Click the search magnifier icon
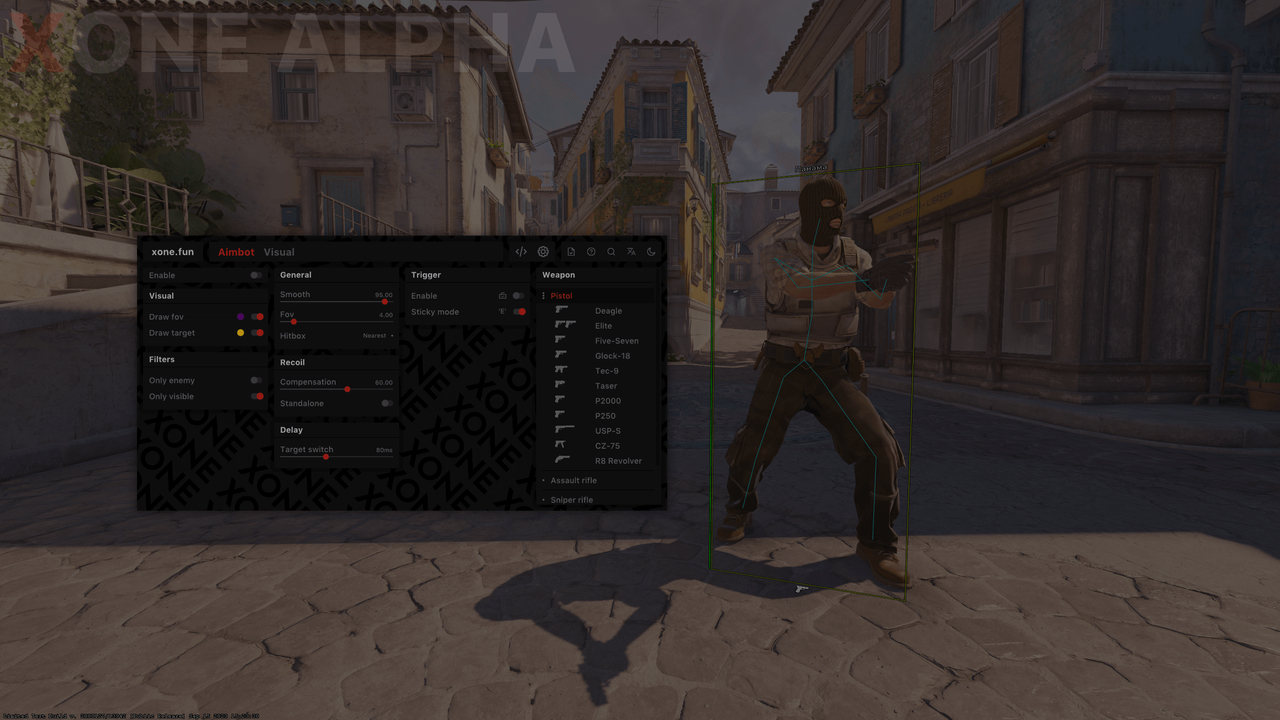Viewport: 1280px width, 720px height. tap(611, 251)
